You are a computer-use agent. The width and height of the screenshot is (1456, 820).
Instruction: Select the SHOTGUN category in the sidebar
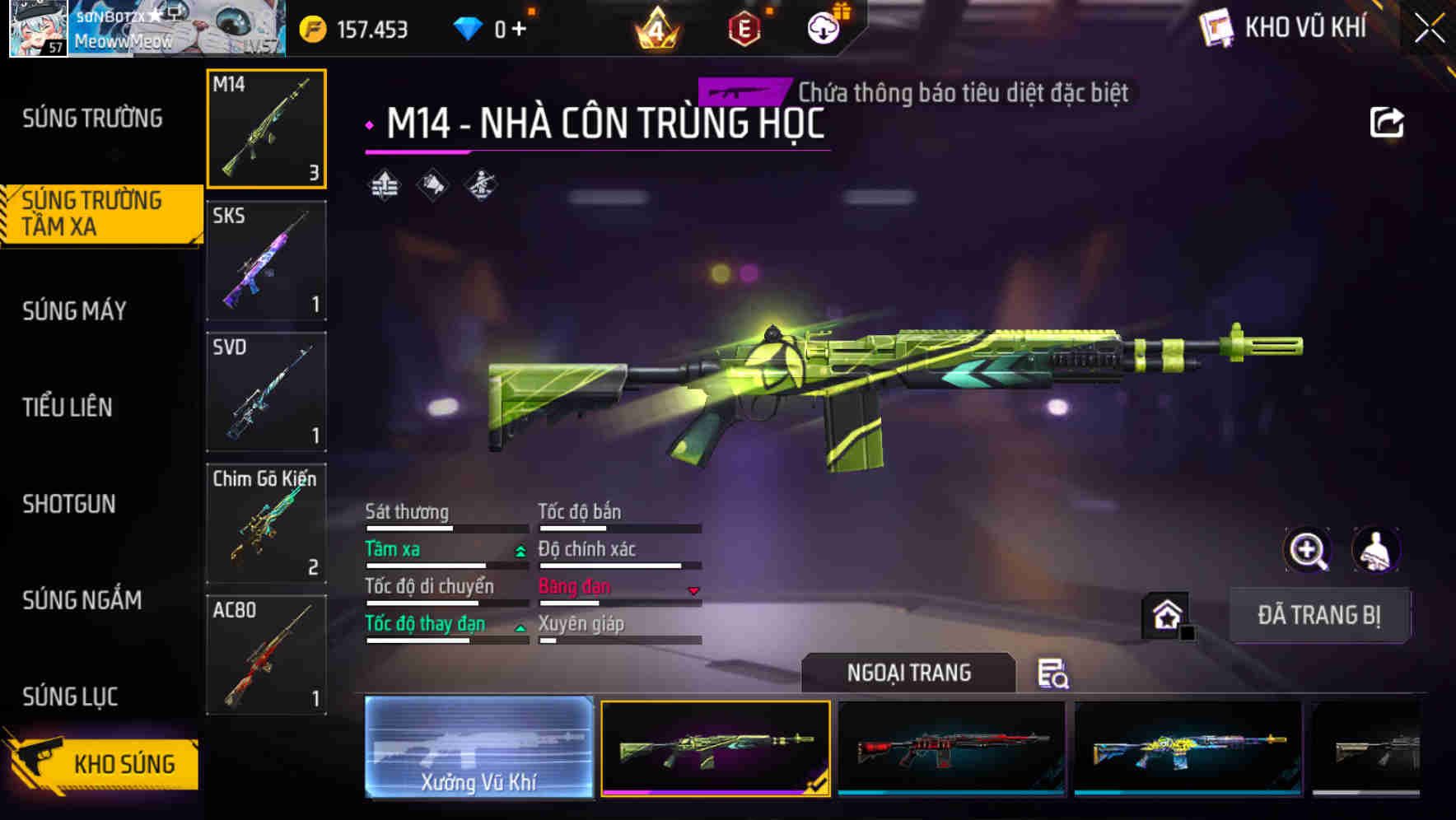[69, 504]
